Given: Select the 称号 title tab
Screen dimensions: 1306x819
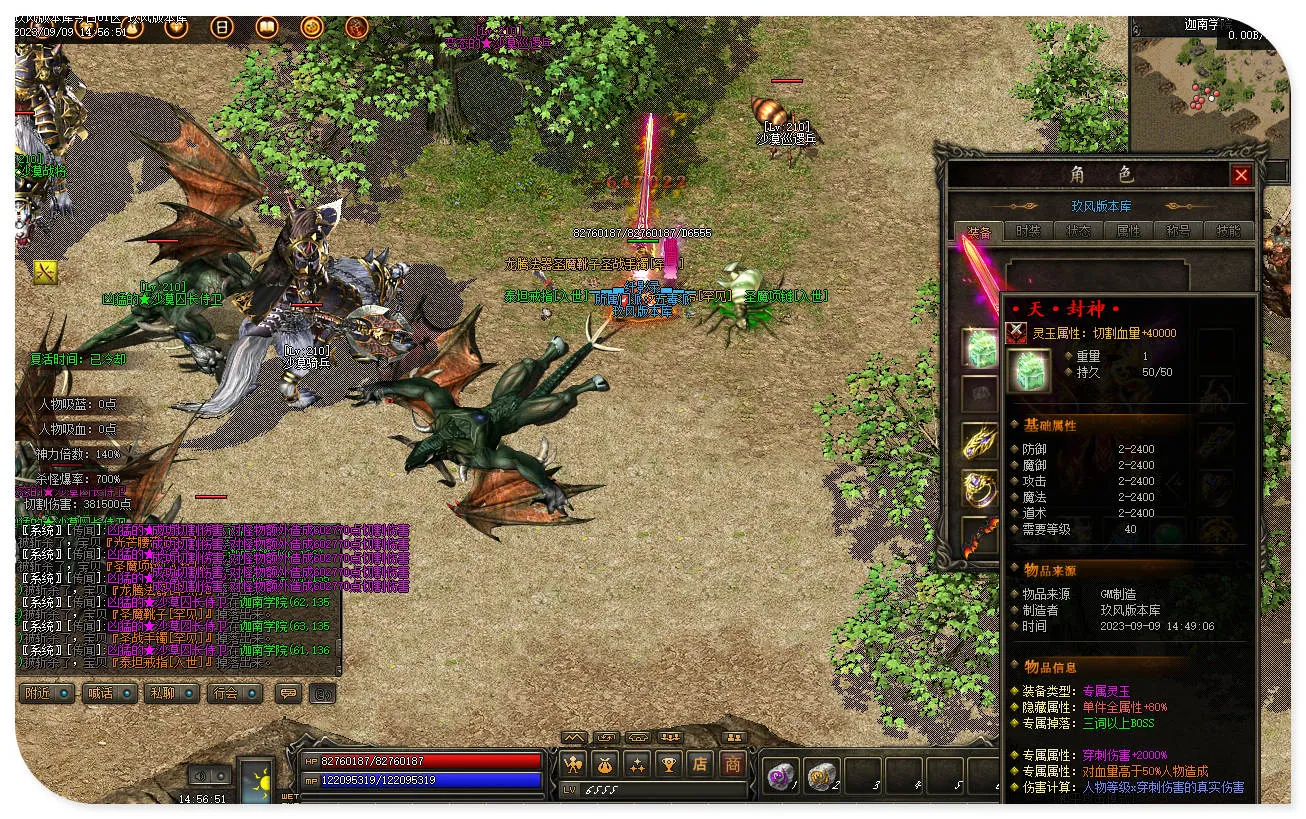Looking at the screenshot, I should [1178, 231].
